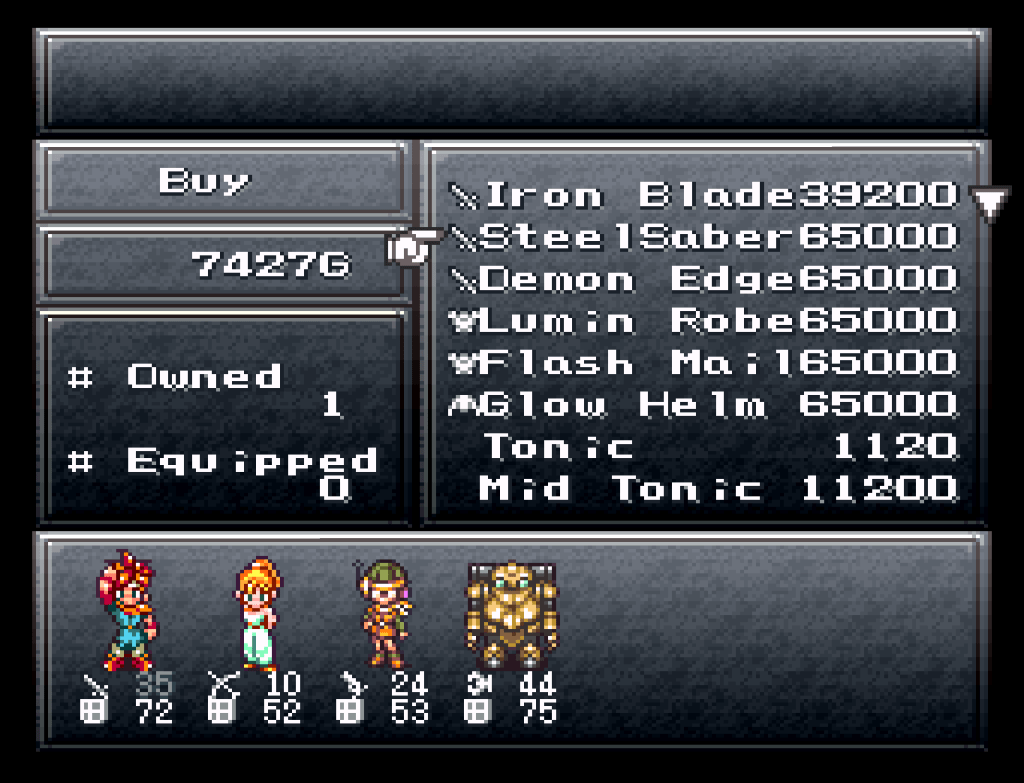Click the down arrow to show more items
Viewport: 1024px width, 783px height.
(989, 204)
